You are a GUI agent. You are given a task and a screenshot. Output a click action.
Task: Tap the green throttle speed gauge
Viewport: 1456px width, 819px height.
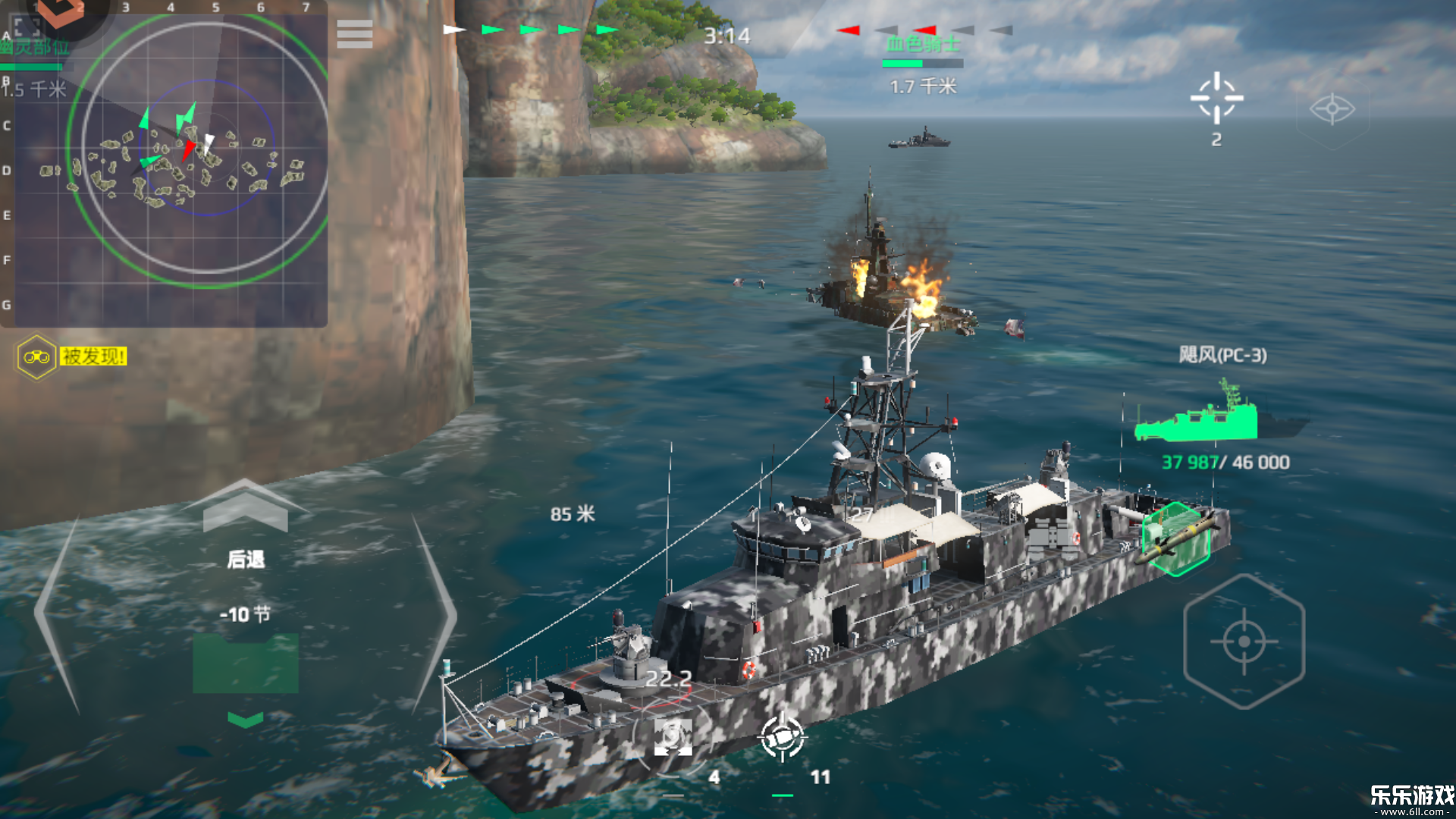pyautogui.click(x=245, y=664)
